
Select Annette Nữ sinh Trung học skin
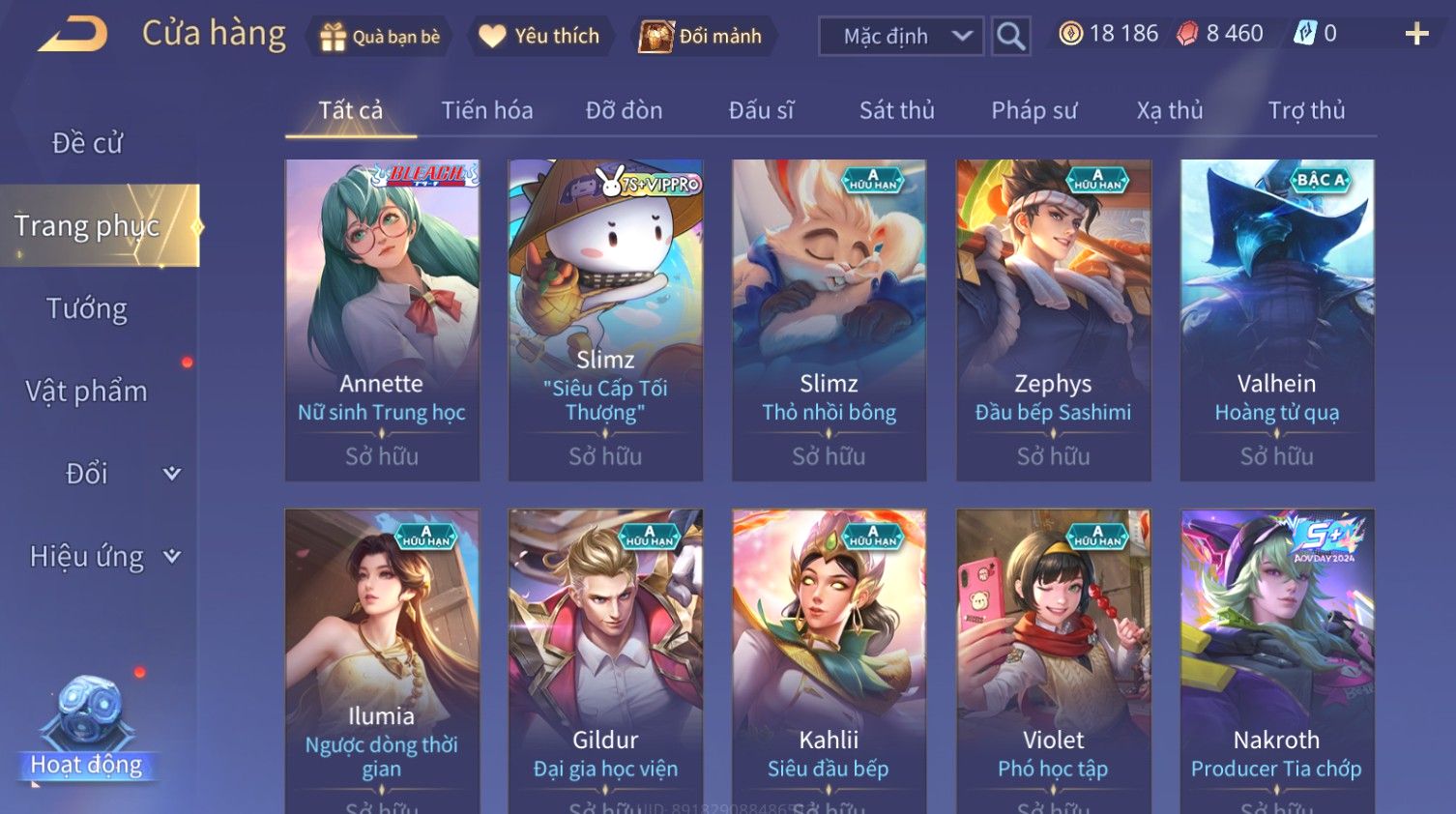[x=382, y=319]
